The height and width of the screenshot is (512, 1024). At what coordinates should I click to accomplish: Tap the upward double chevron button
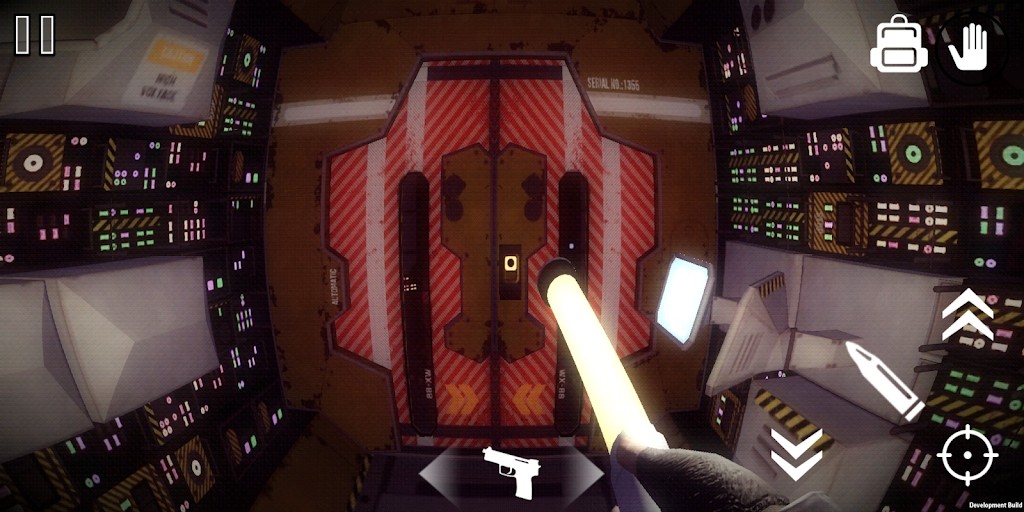(967, 314)
